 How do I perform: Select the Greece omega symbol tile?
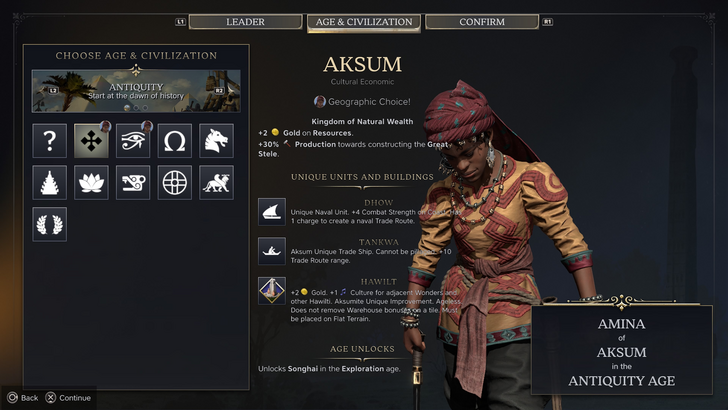[x=175, y=141]
